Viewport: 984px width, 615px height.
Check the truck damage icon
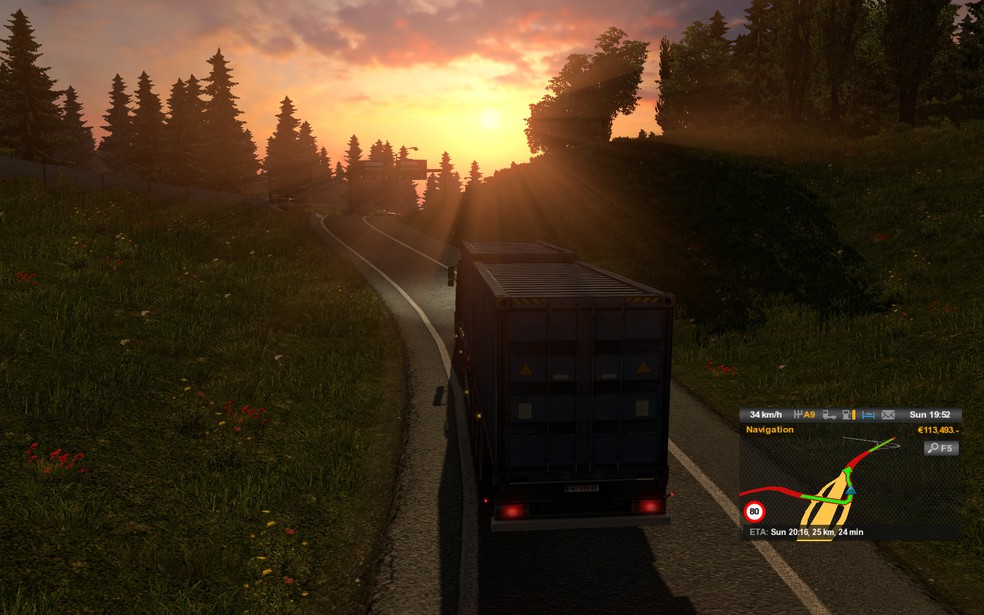(829, 415)
